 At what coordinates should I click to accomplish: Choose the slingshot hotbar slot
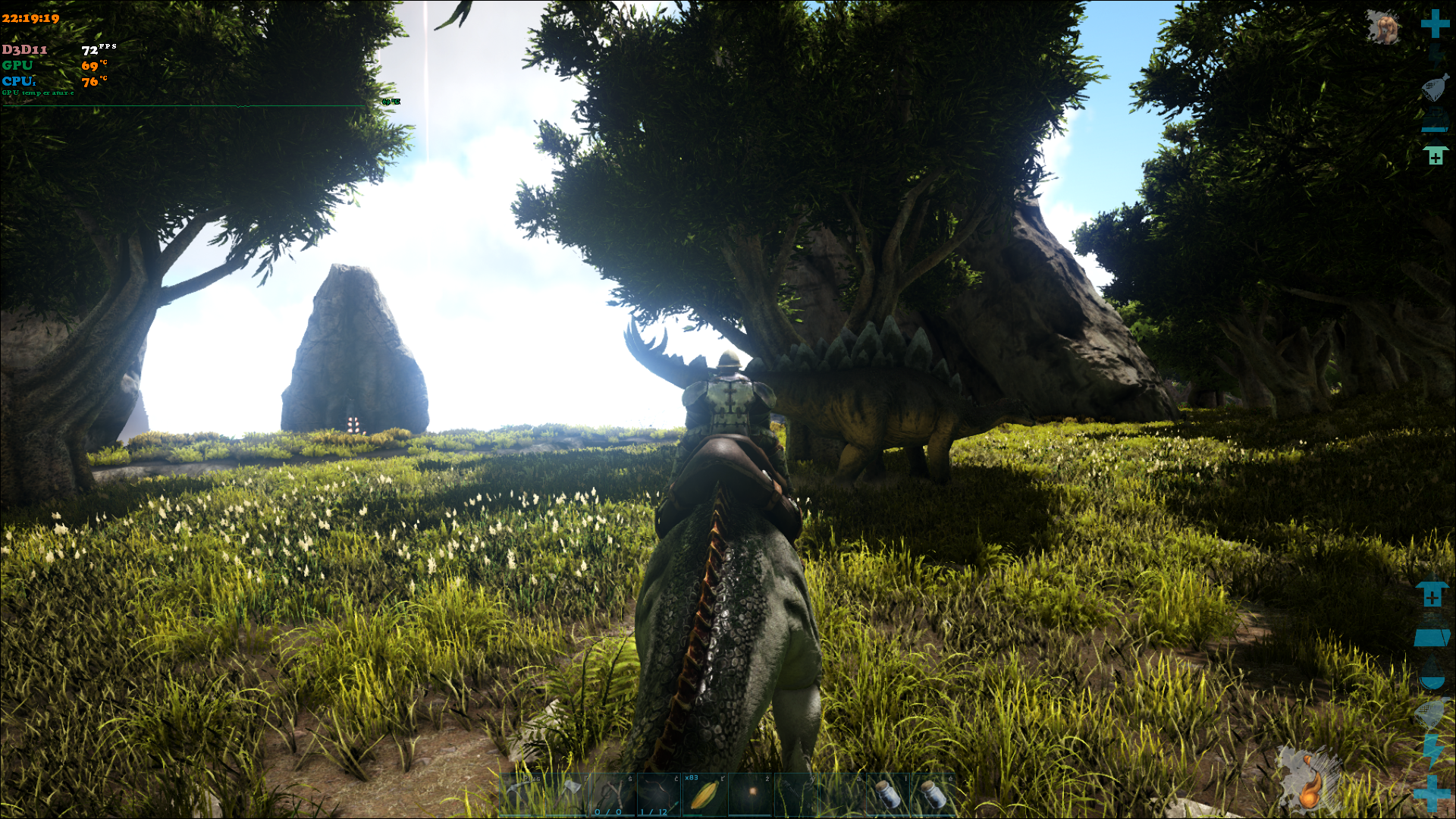613,795
